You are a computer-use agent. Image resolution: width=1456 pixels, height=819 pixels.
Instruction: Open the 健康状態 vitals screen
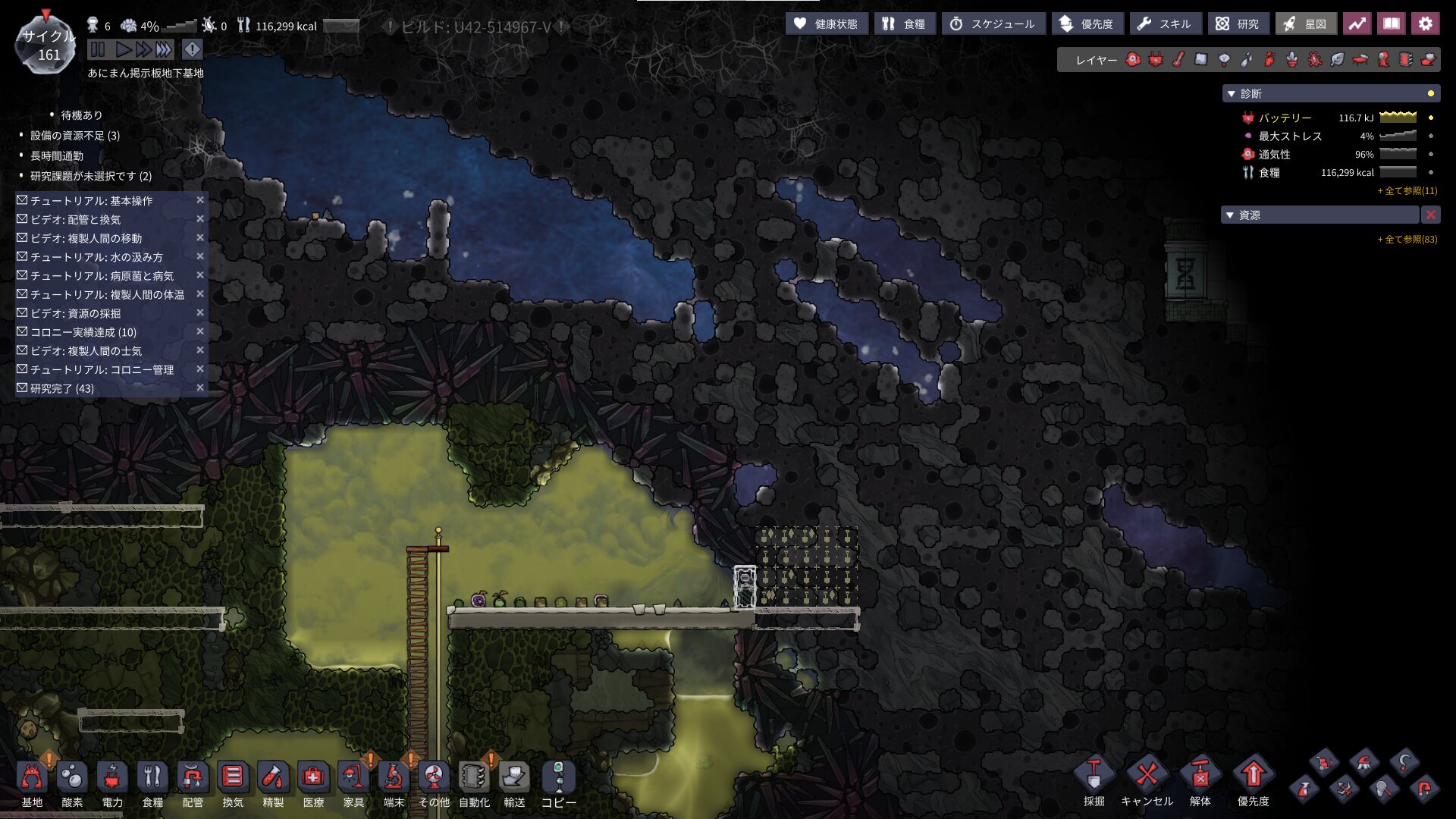pyautogui.click(x=826, y=24)
